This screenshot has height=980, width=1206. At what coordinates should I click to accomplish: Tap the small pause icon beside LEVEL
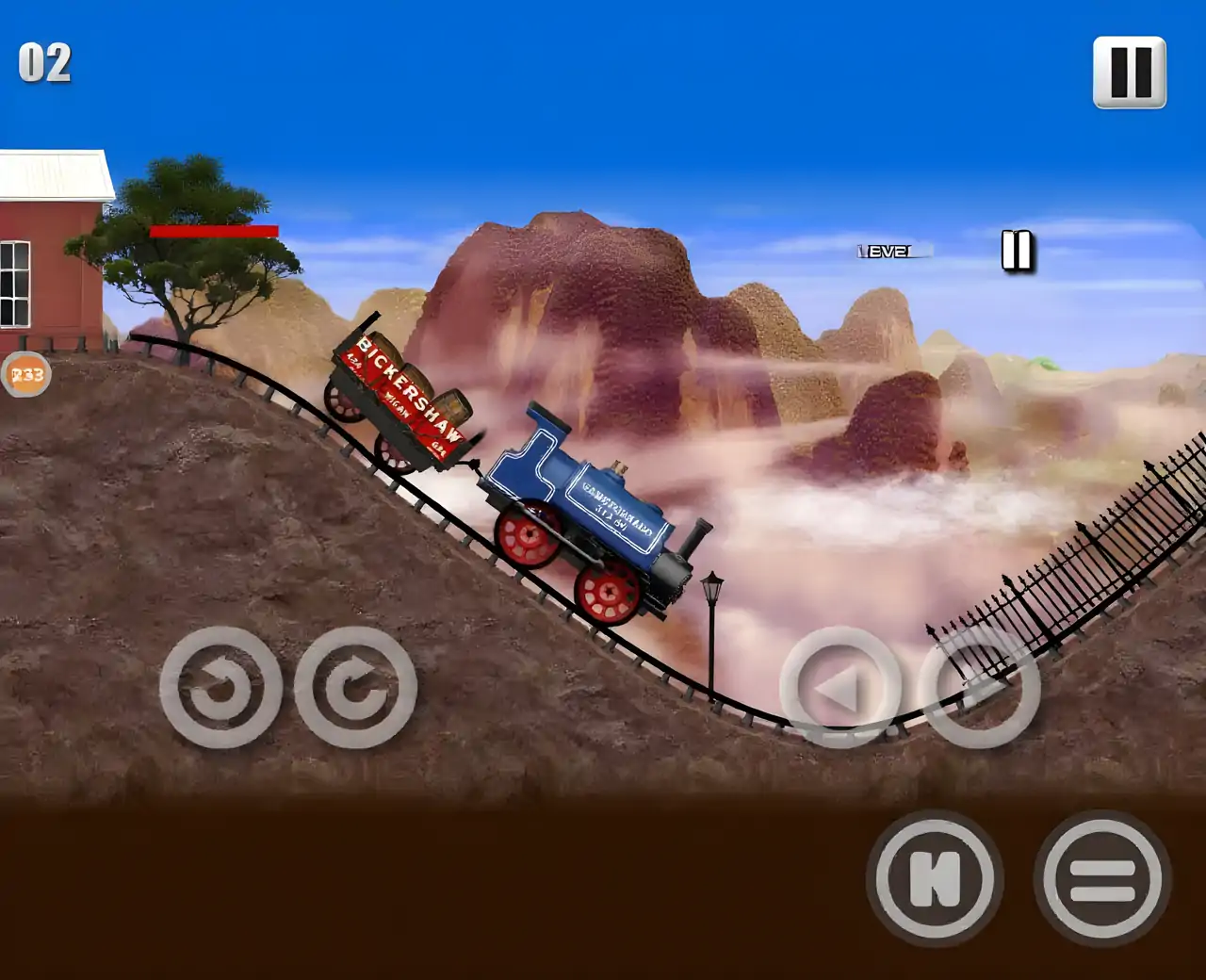coord(1017,251)
